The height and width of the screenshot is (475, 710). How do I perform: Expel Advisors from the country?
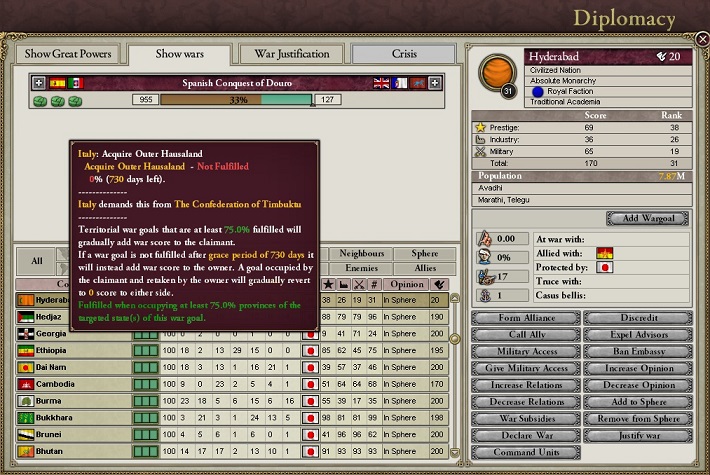coord(635,335)
